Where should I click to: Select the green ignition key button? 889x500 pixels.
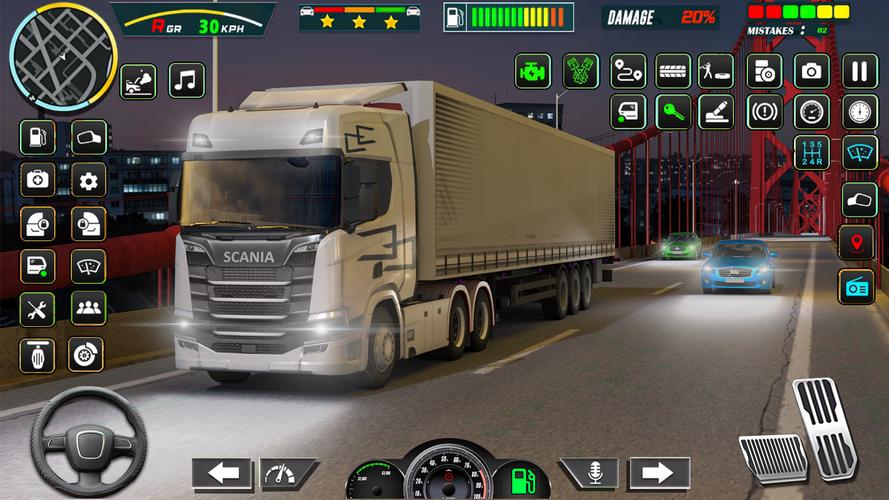(673, 112)
